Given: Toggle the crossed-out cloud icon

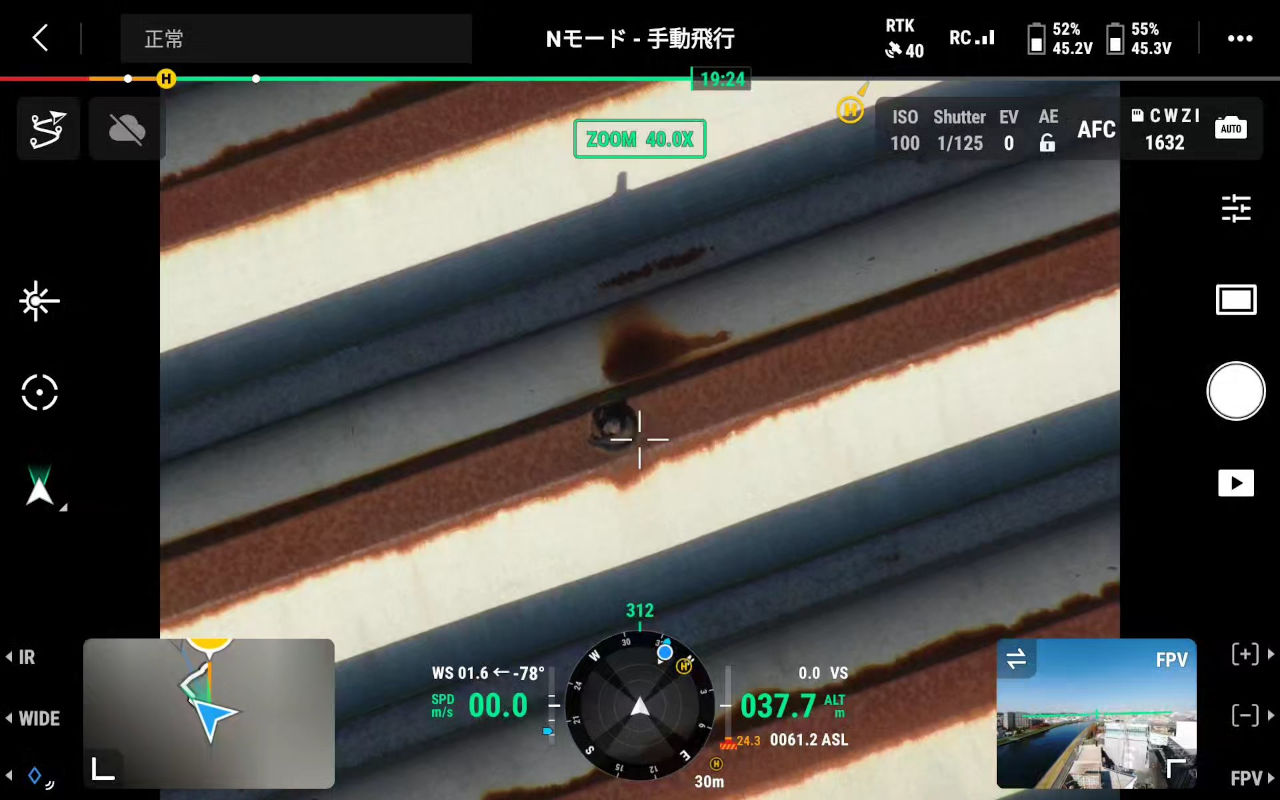Looking at the screenshot, I should click(127, 129).
